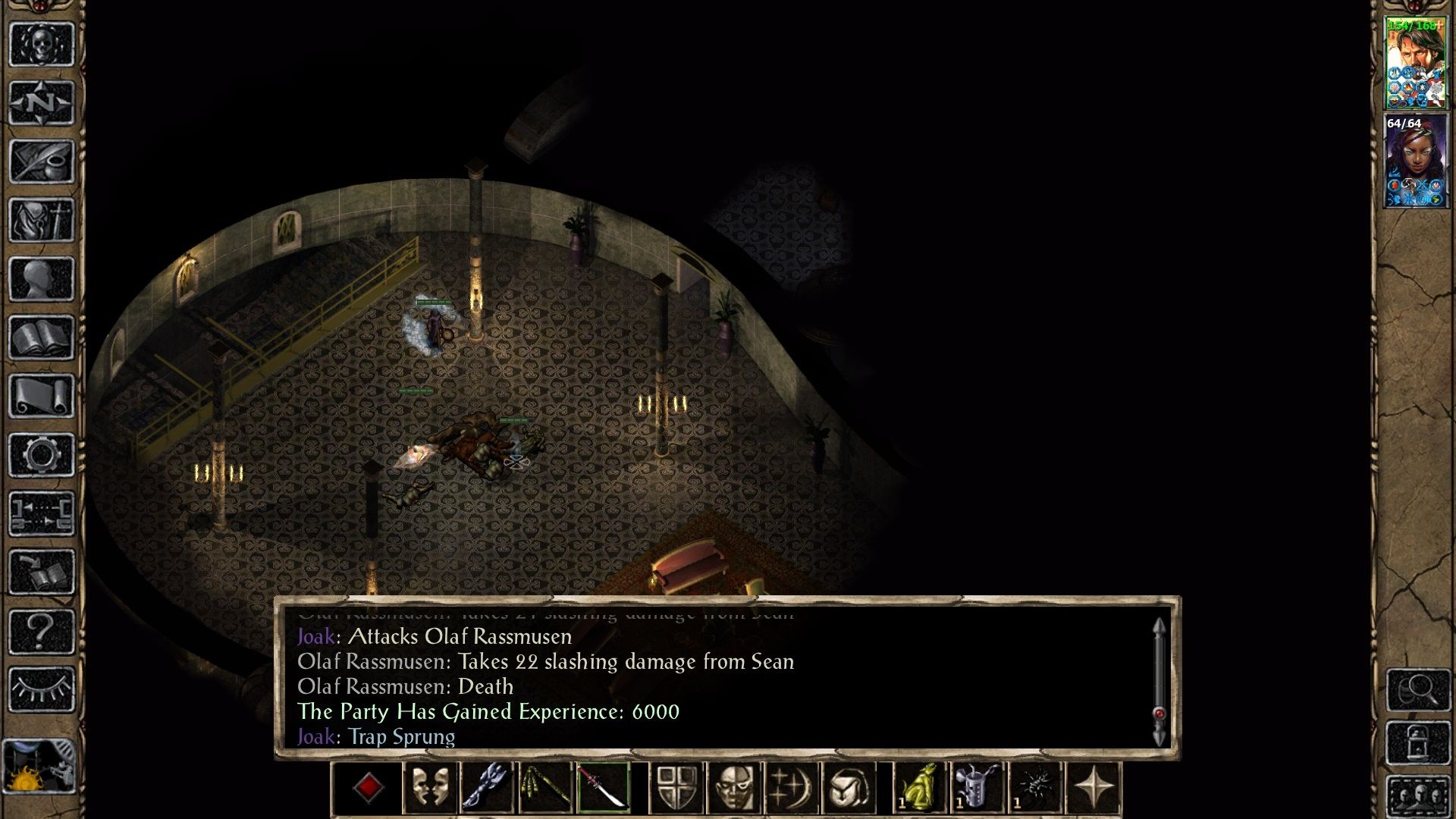Use the yellow dog figurine quick item
1456x819 pixels.
pyautogui.click(x=920, y=788)
